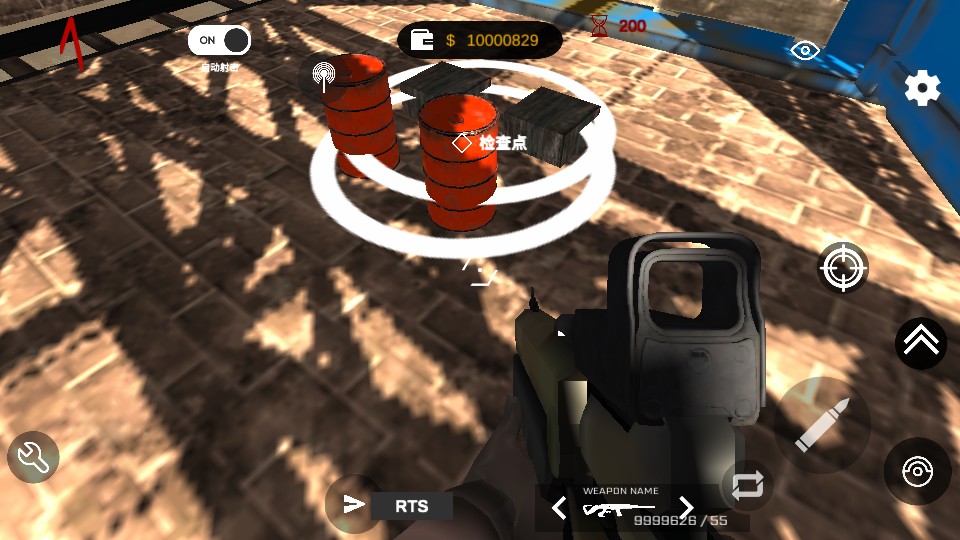This screenshot has height=540, width=960.
Task: Switch to the next weapon
Action: tap(686, 507)
